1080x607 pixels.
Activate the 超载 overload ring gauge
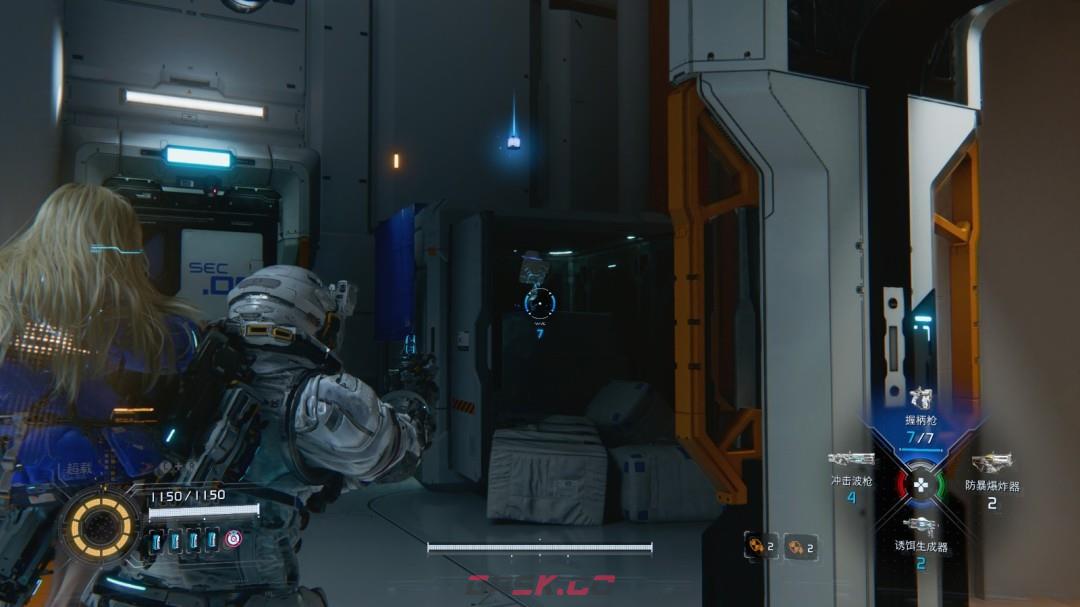point(100,525)
